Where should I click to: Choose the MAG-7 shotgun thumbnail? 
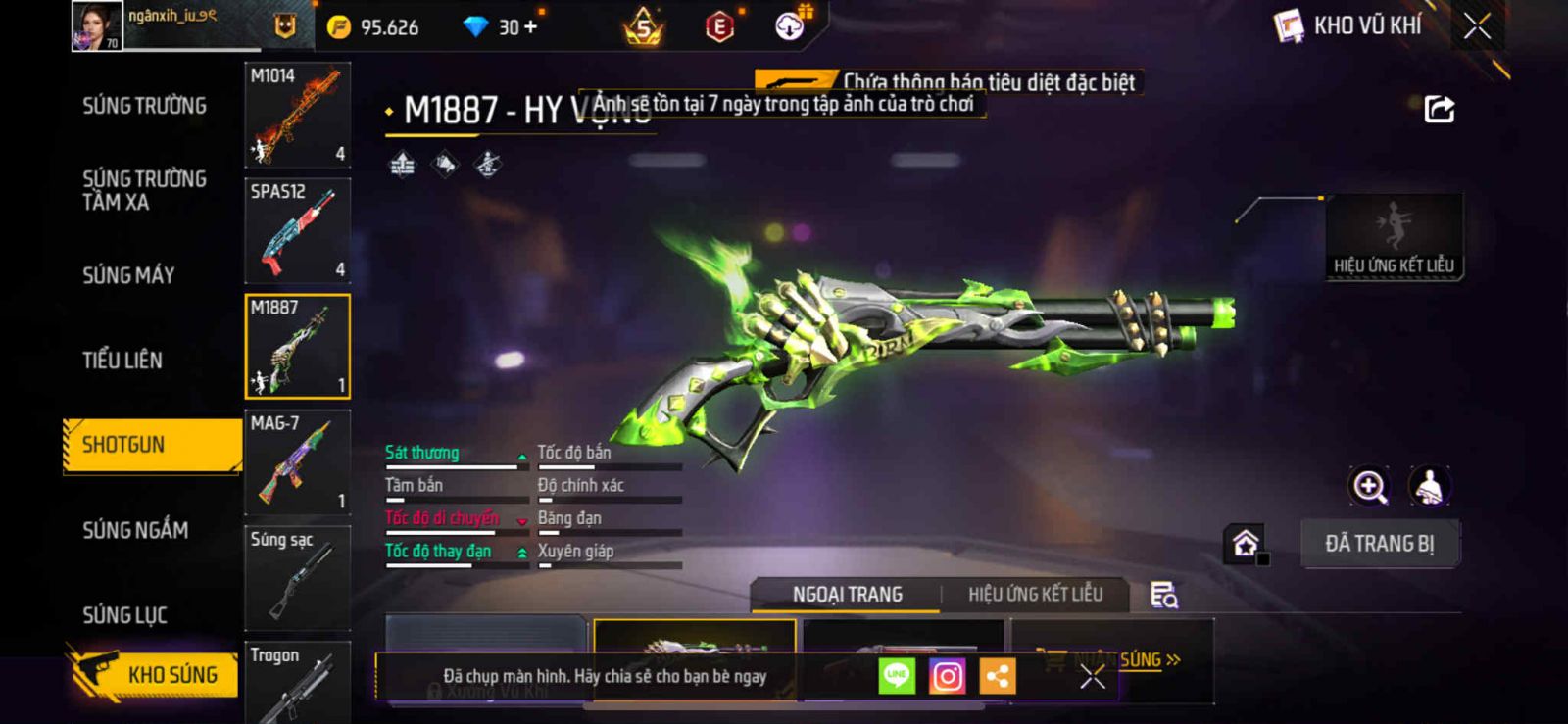(297, 462)
